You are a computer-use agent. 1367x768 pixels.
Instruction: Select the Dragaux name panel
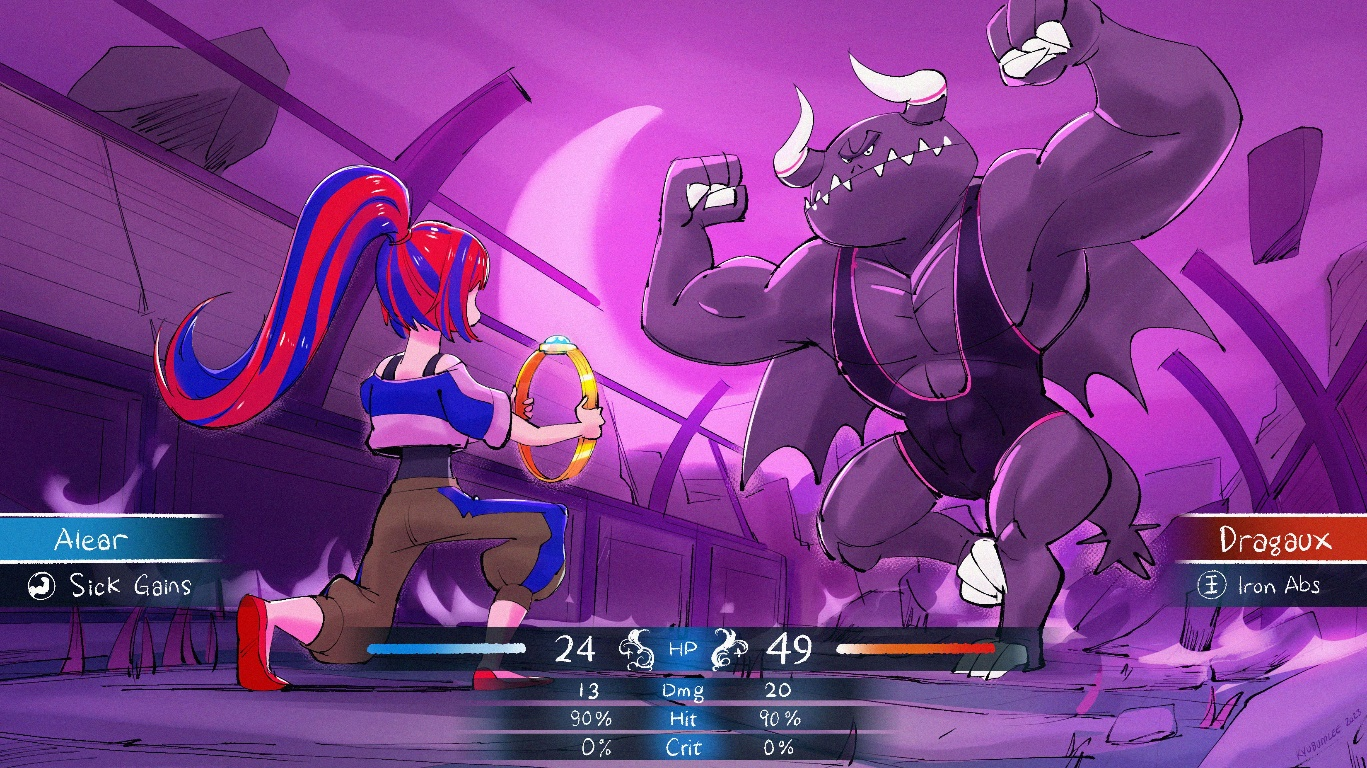coord(1274,541)
